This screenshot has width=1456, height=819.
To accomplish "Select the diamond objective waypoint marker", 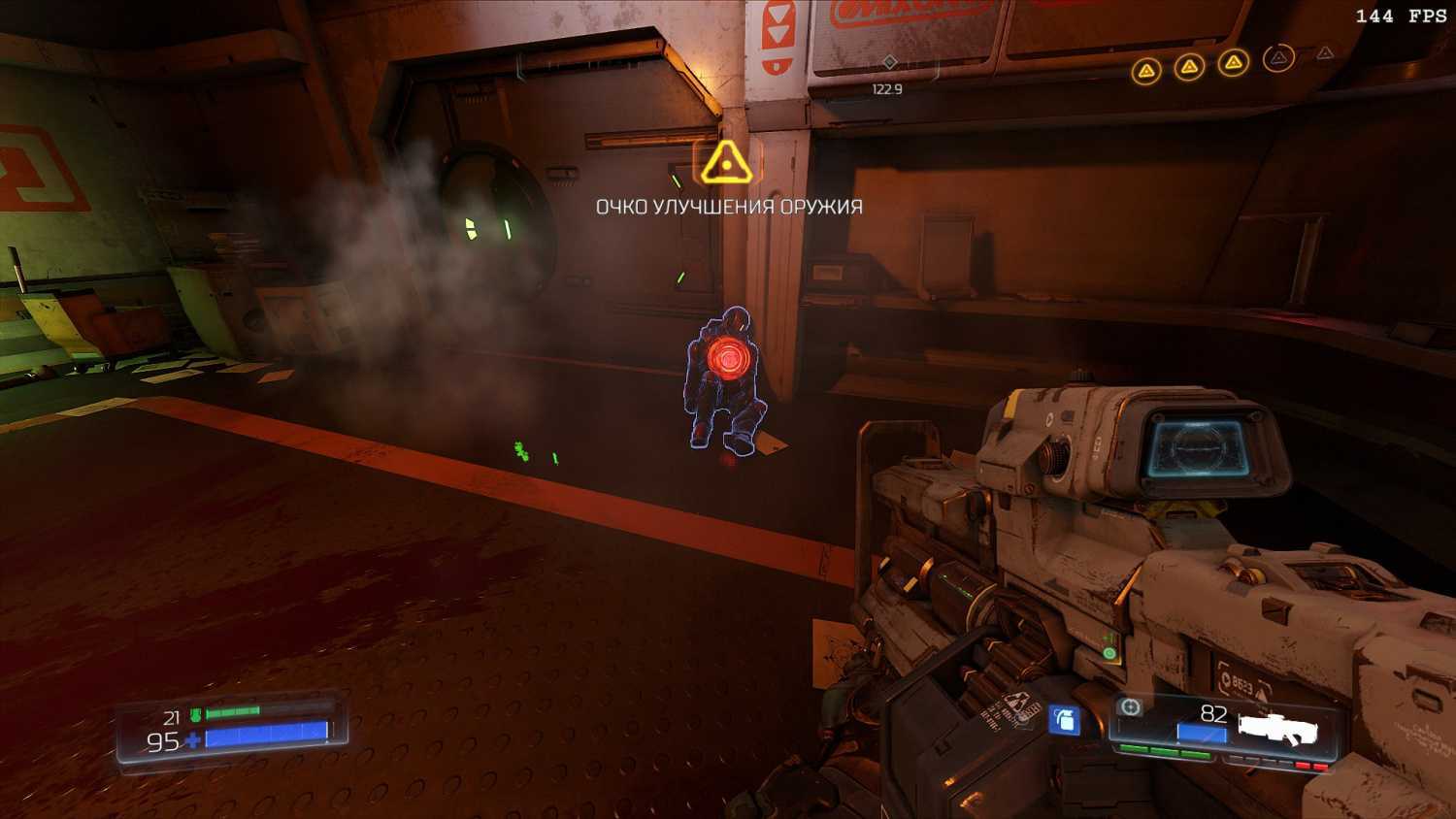I will tap(889, 63).
